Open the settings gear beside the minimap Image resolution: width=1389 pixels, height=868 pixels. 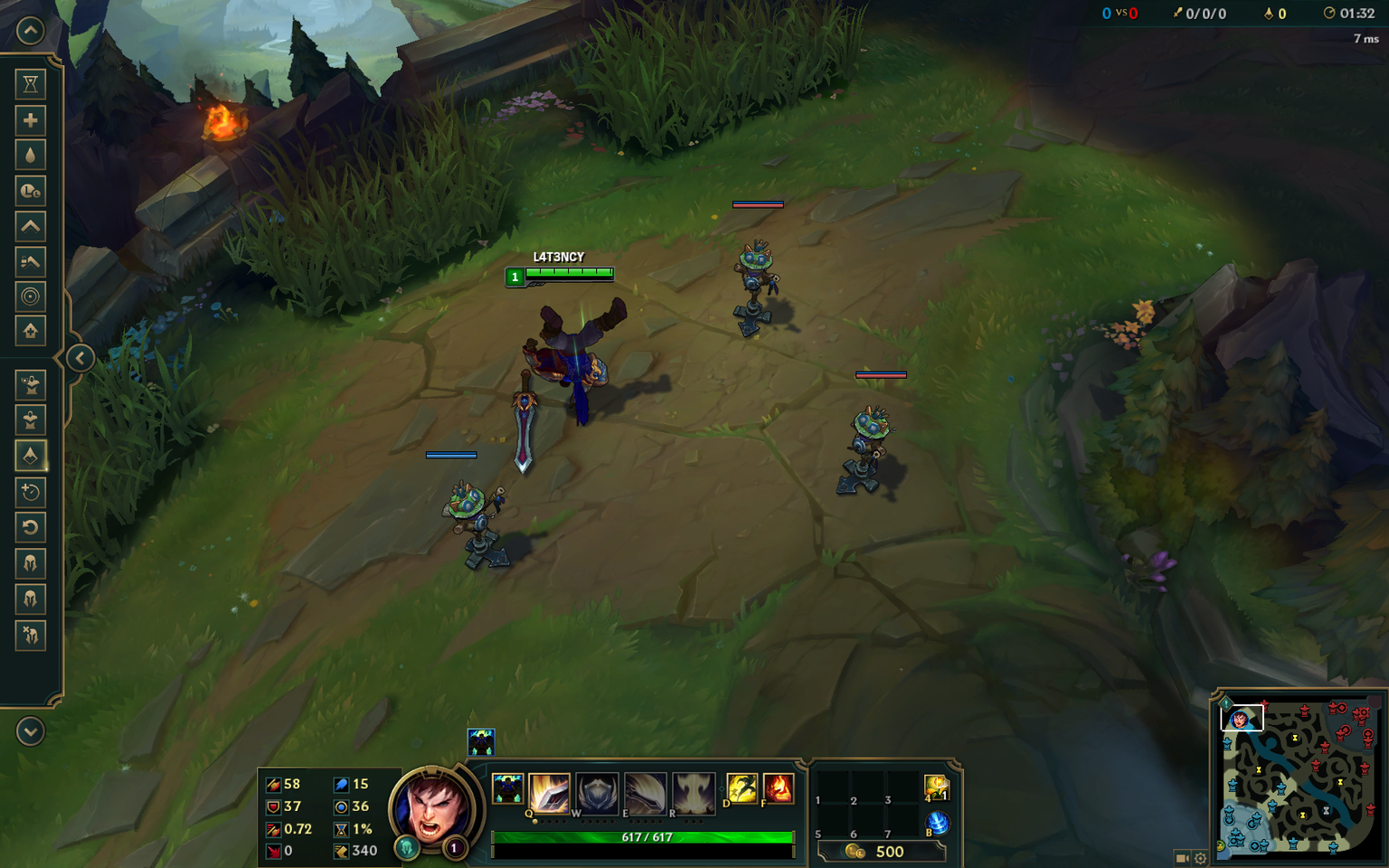[x=1200, y=857]
